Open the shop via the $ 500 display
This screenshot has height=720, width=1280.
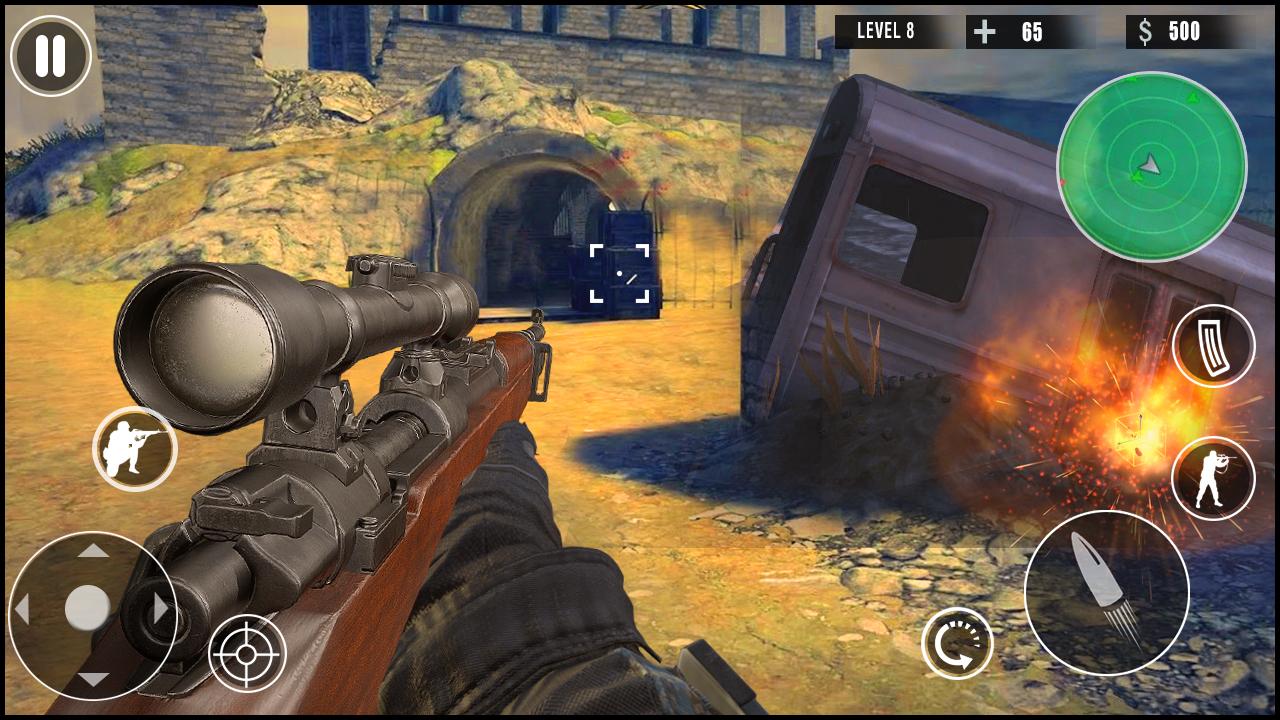pos(1173,31)
